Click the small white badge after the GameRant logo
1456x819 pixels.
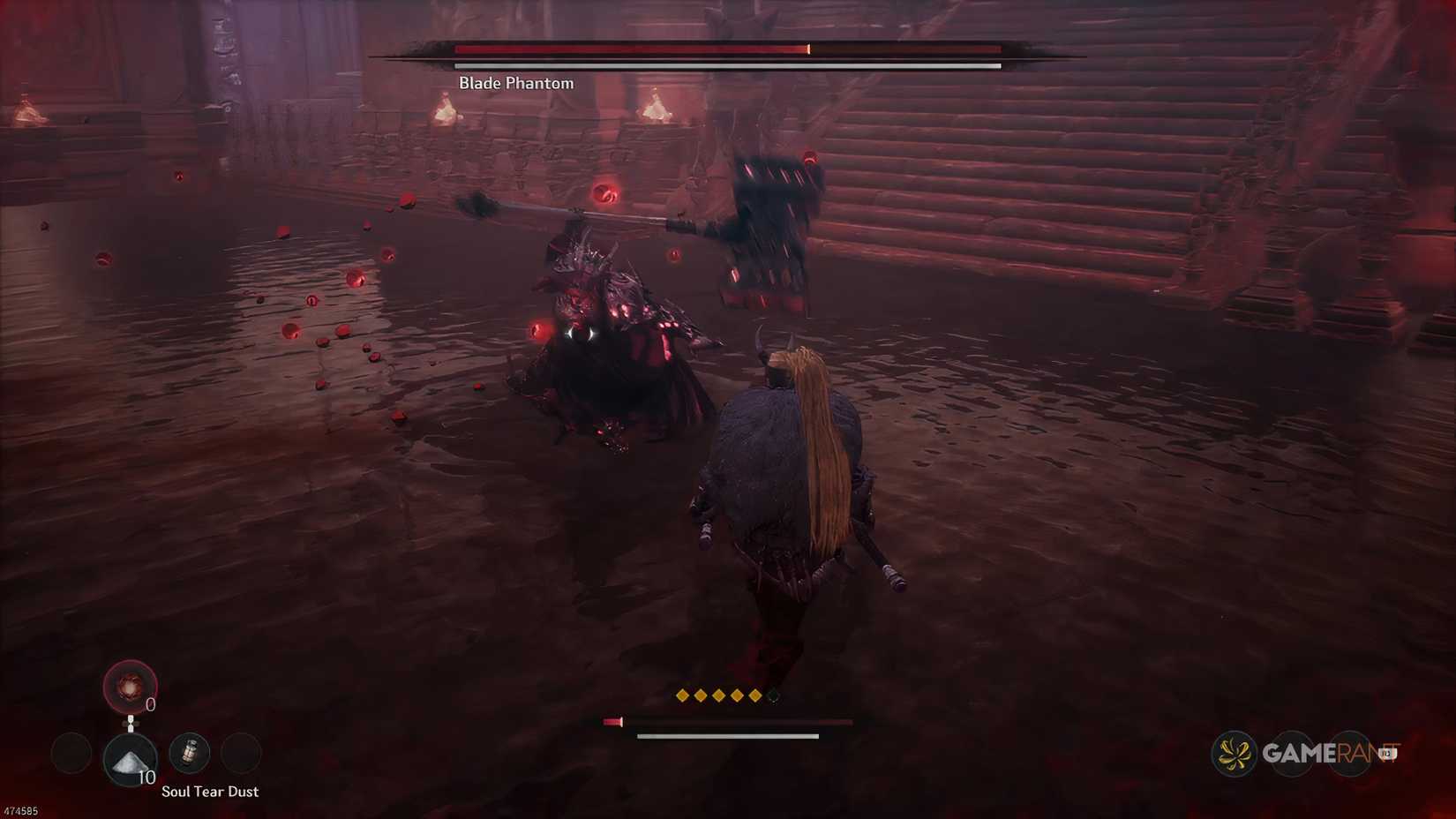click(x=1389, y=755)
